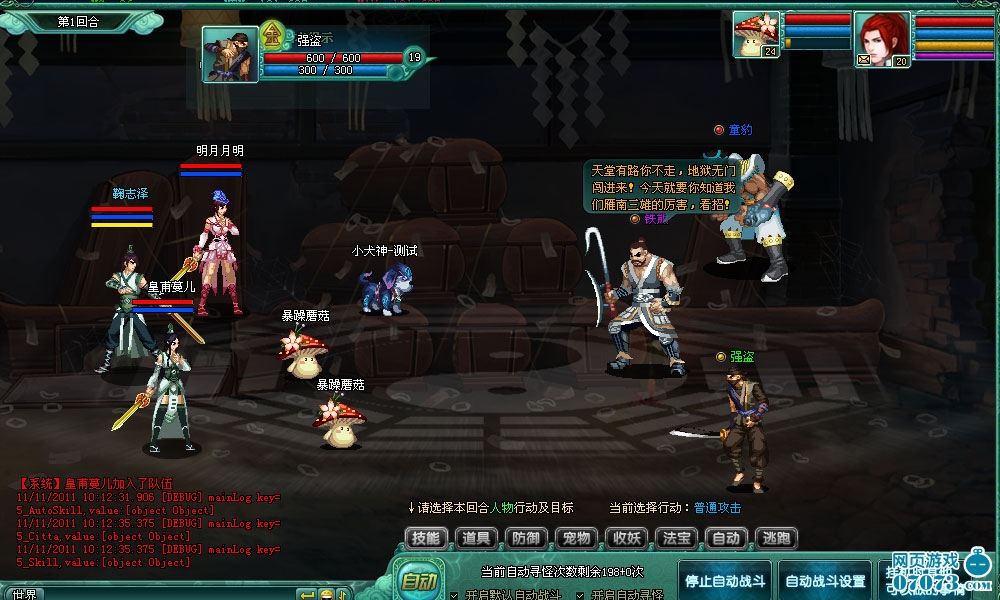
Task: Open the 技能 skills command
Action: click(x=425, y=538)
